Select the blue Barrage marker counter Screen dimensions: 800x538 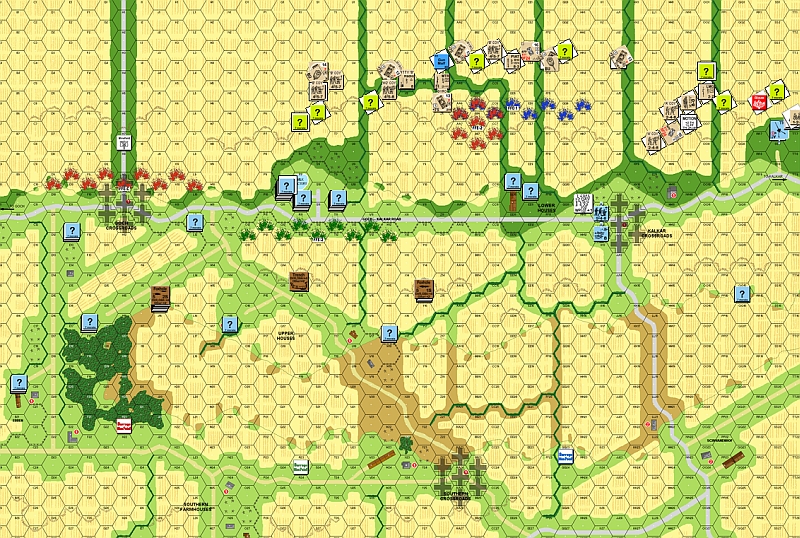[x=566, y=454]
